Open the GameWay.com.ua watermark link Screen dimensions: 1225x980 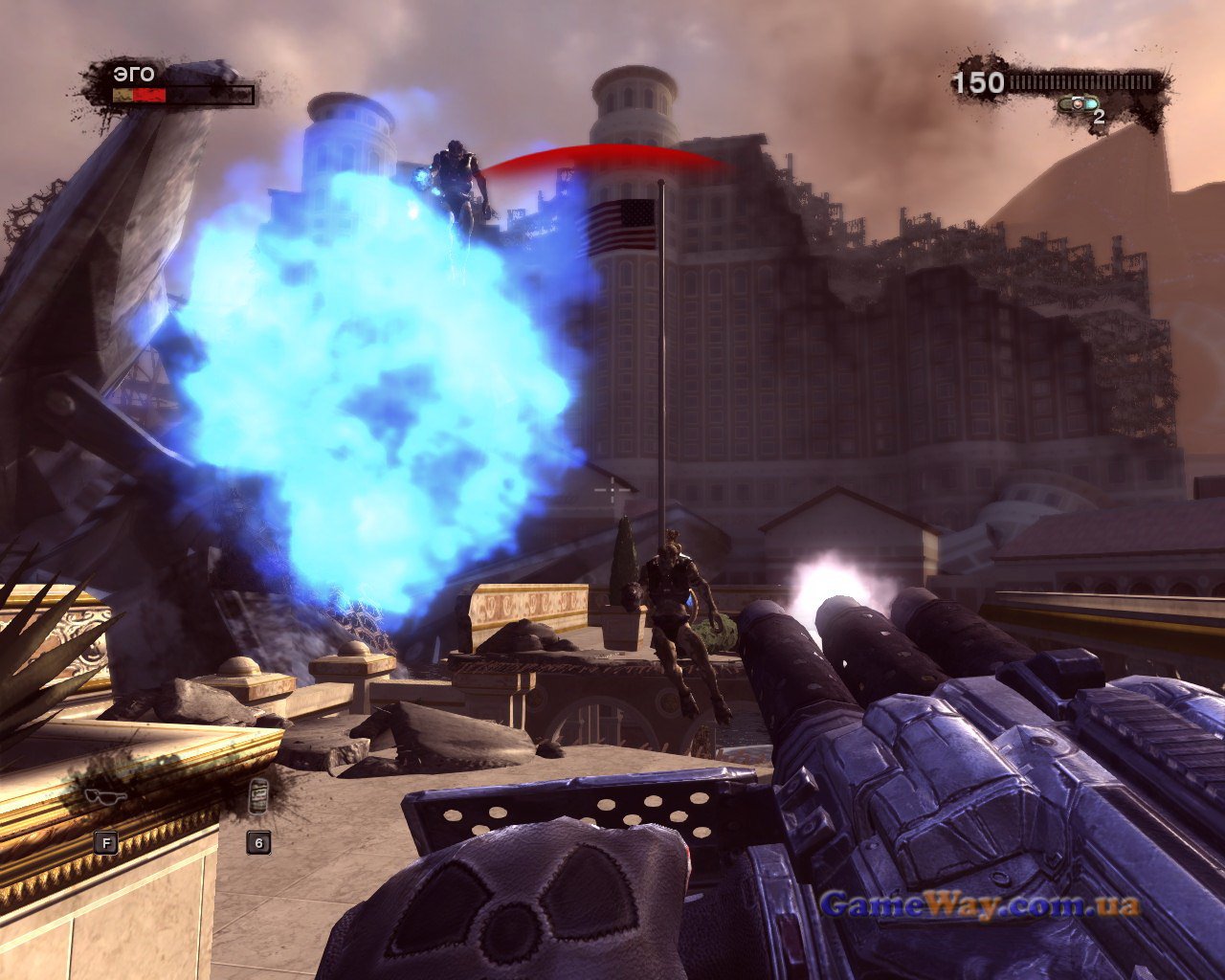pos(980,903)
